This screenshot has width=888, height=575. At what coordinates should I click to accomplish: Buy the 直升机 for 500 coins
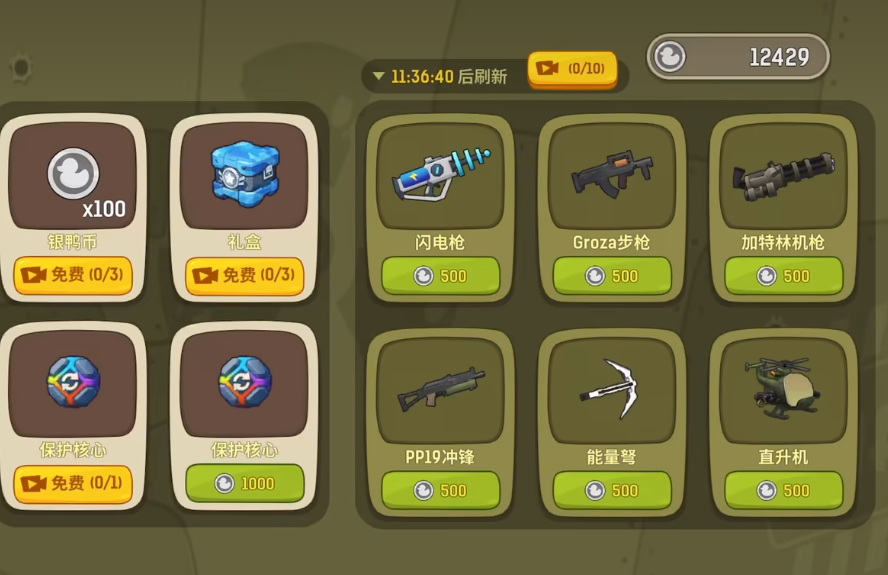pyautogui.click(x=783, y=490)
